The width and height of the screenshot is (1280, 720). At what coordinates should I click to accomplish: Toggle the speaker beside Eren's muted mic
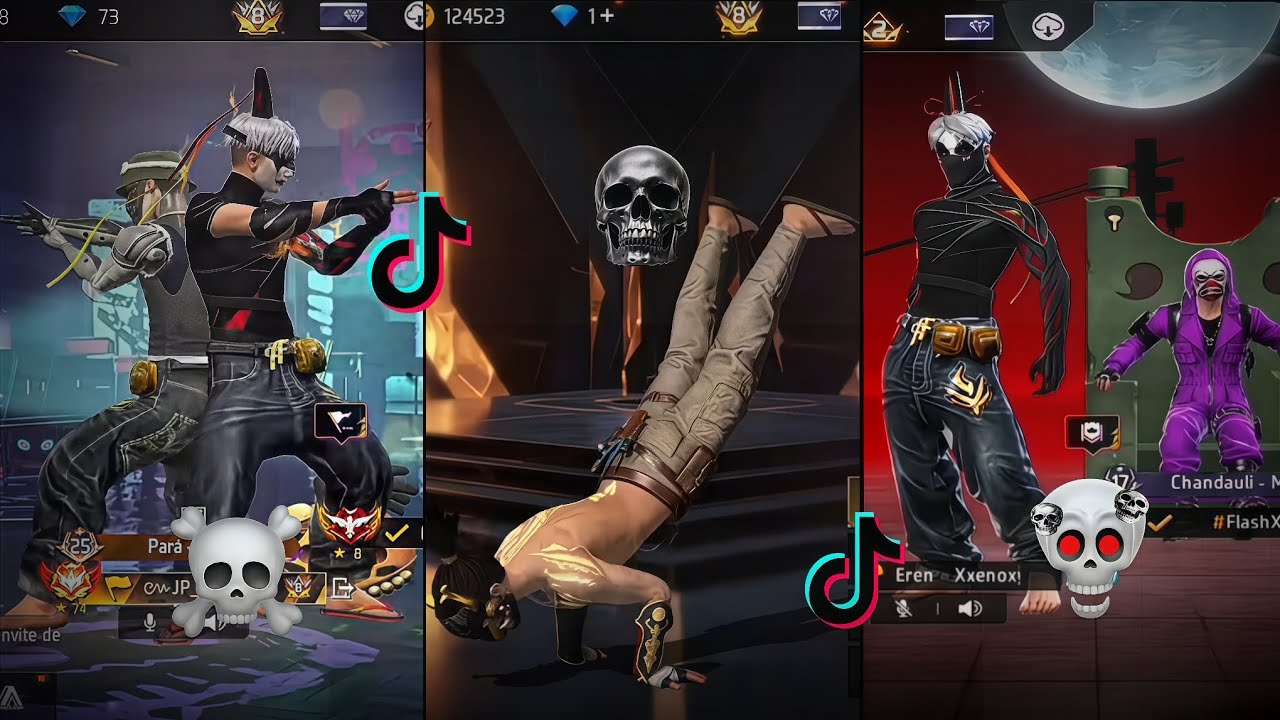(x=970, y=609)
